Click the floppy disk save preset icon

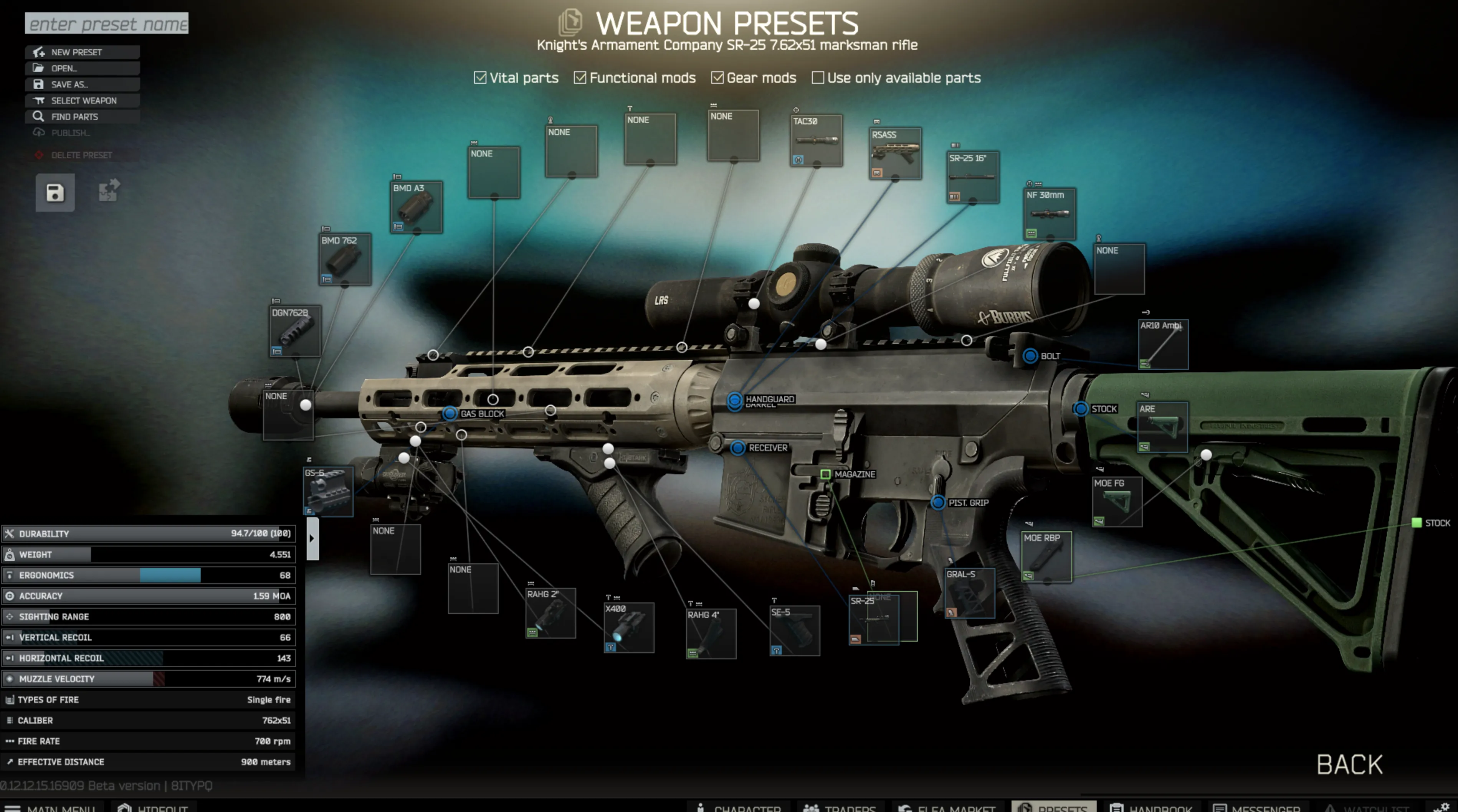pyautogui.click(x=55, y=192)
